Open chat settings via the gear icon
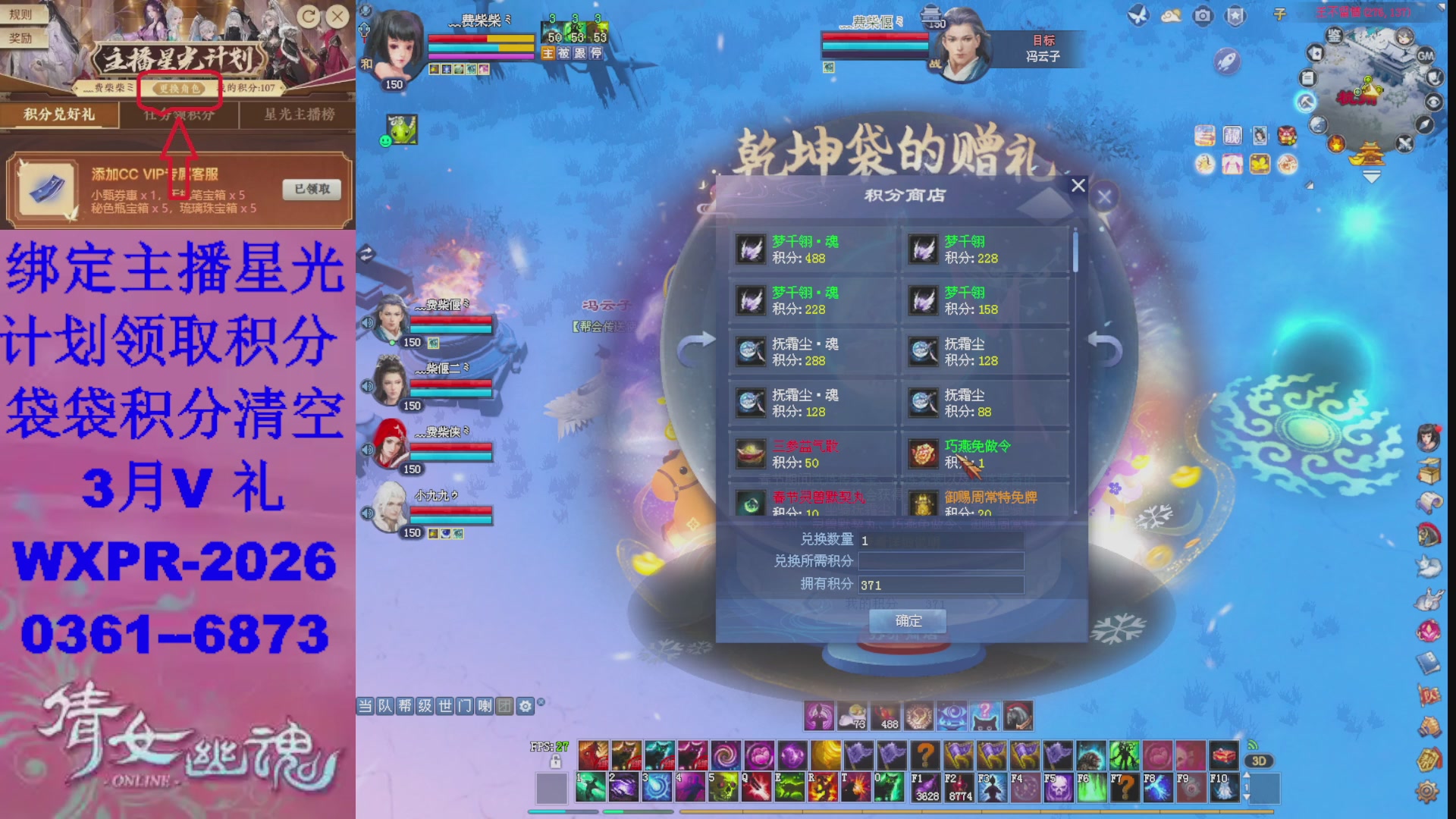This screenshot has height=819, width=1456. pos(525,705)
